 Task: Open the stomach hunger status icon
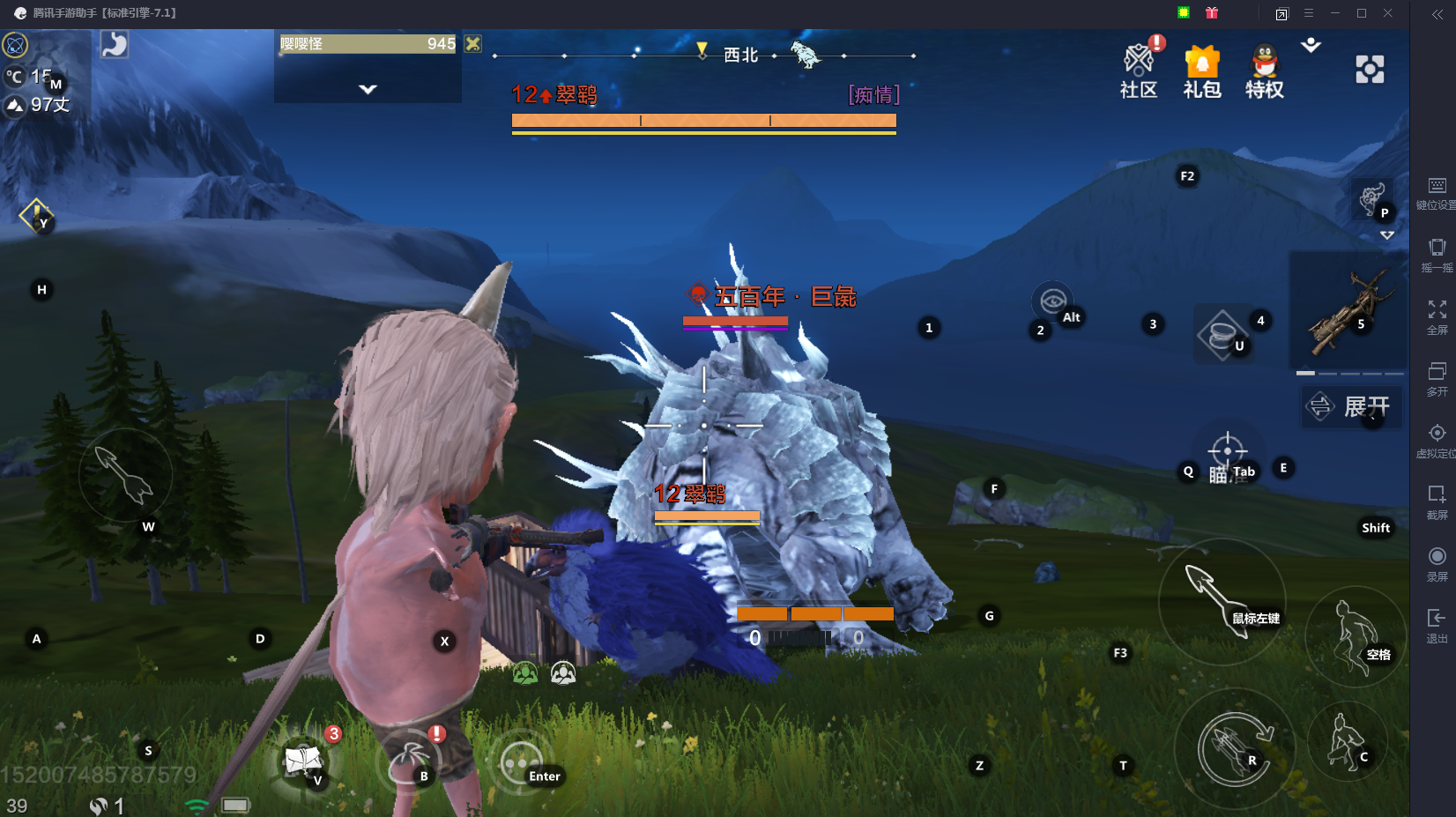115,44
